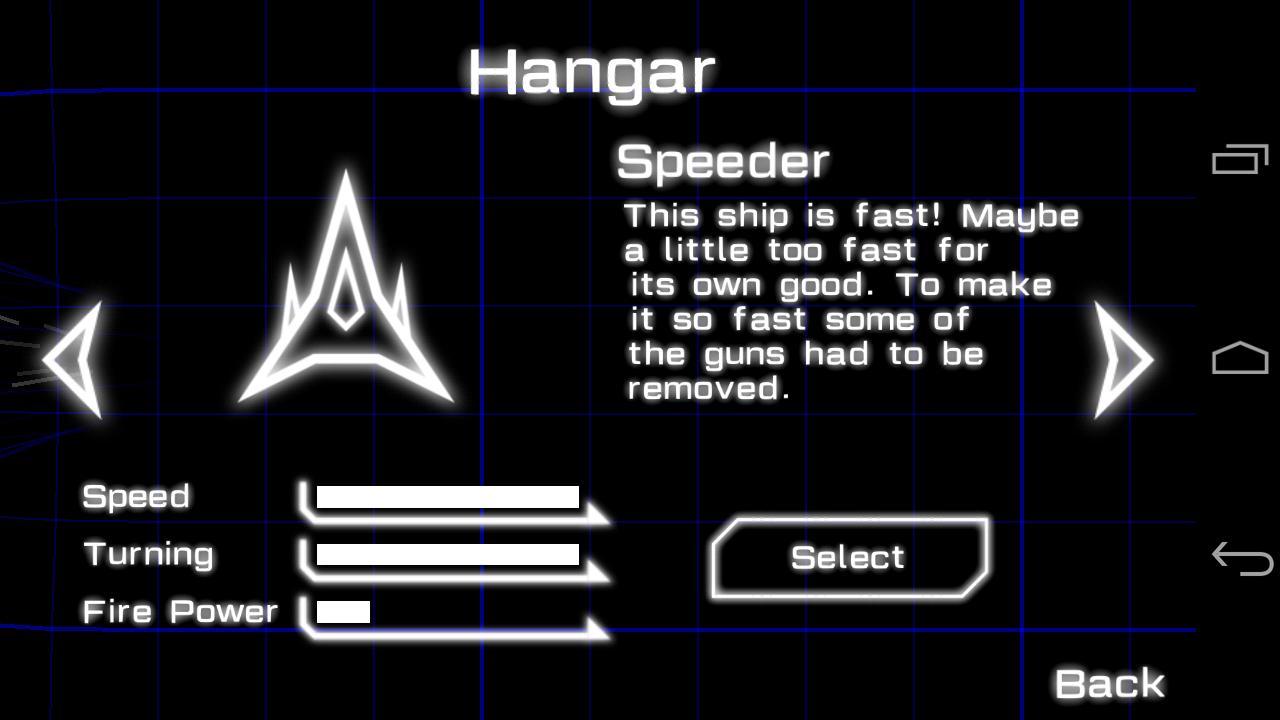The height and width of the screenshot is (720, 1280).
Task: Show the next ship with right arrow
Action: (1124, 360)
